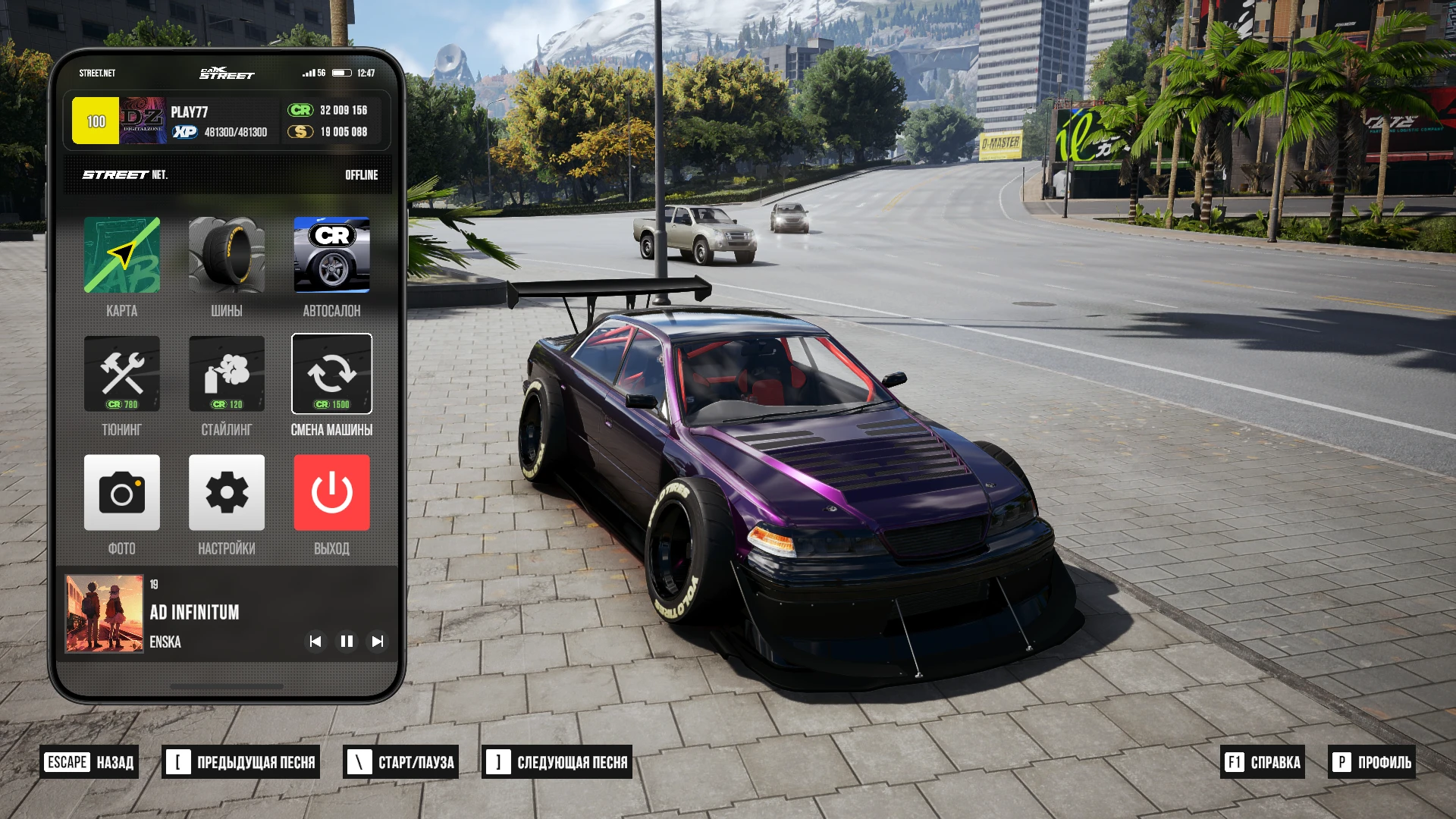The height and width of the screenshot is (819, 1456).
Task: Enter the Автосалон car dealership
Action: pos(331,256)
